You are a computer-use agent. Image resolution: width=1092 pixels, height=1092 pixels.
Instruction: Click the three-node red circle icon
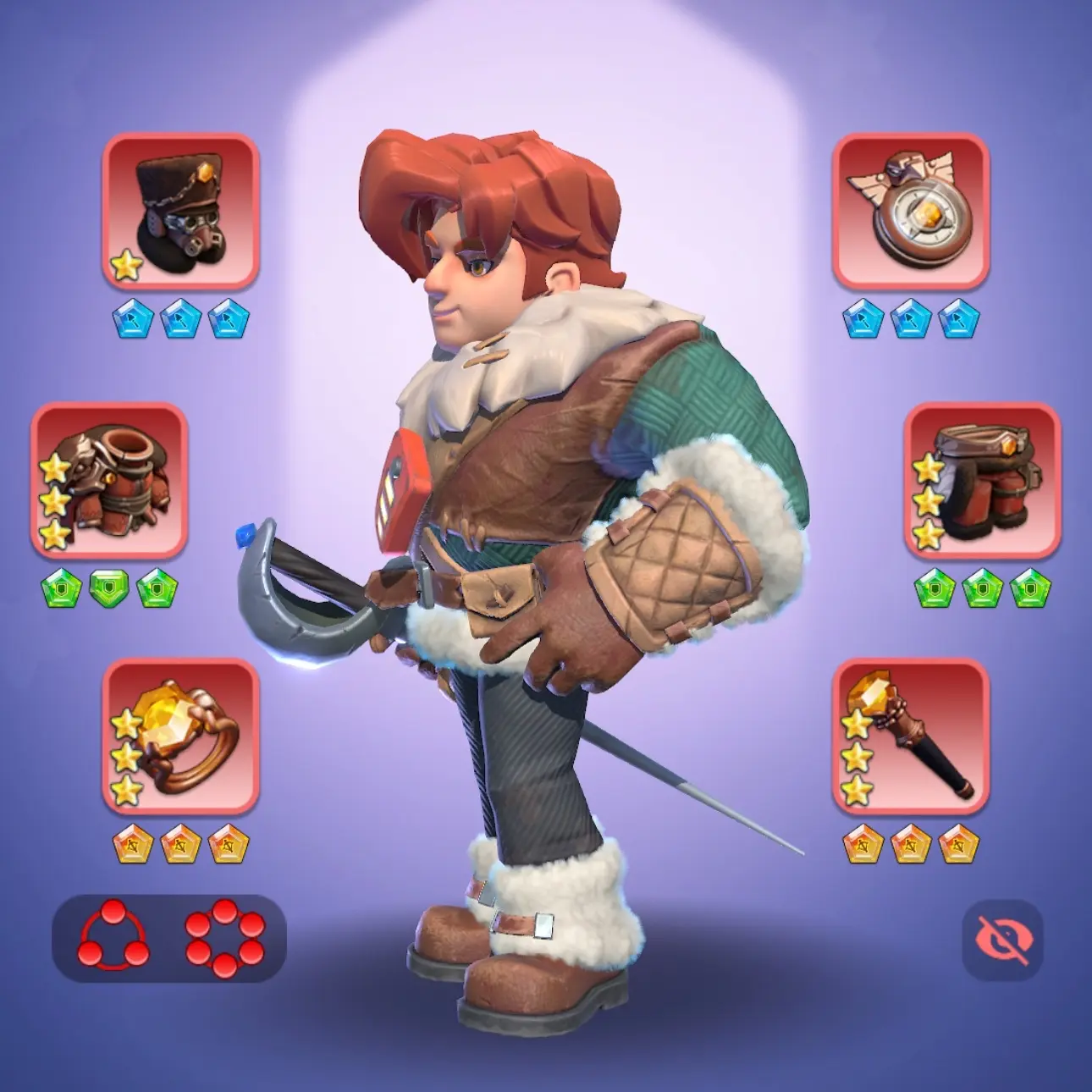[113, 937]
